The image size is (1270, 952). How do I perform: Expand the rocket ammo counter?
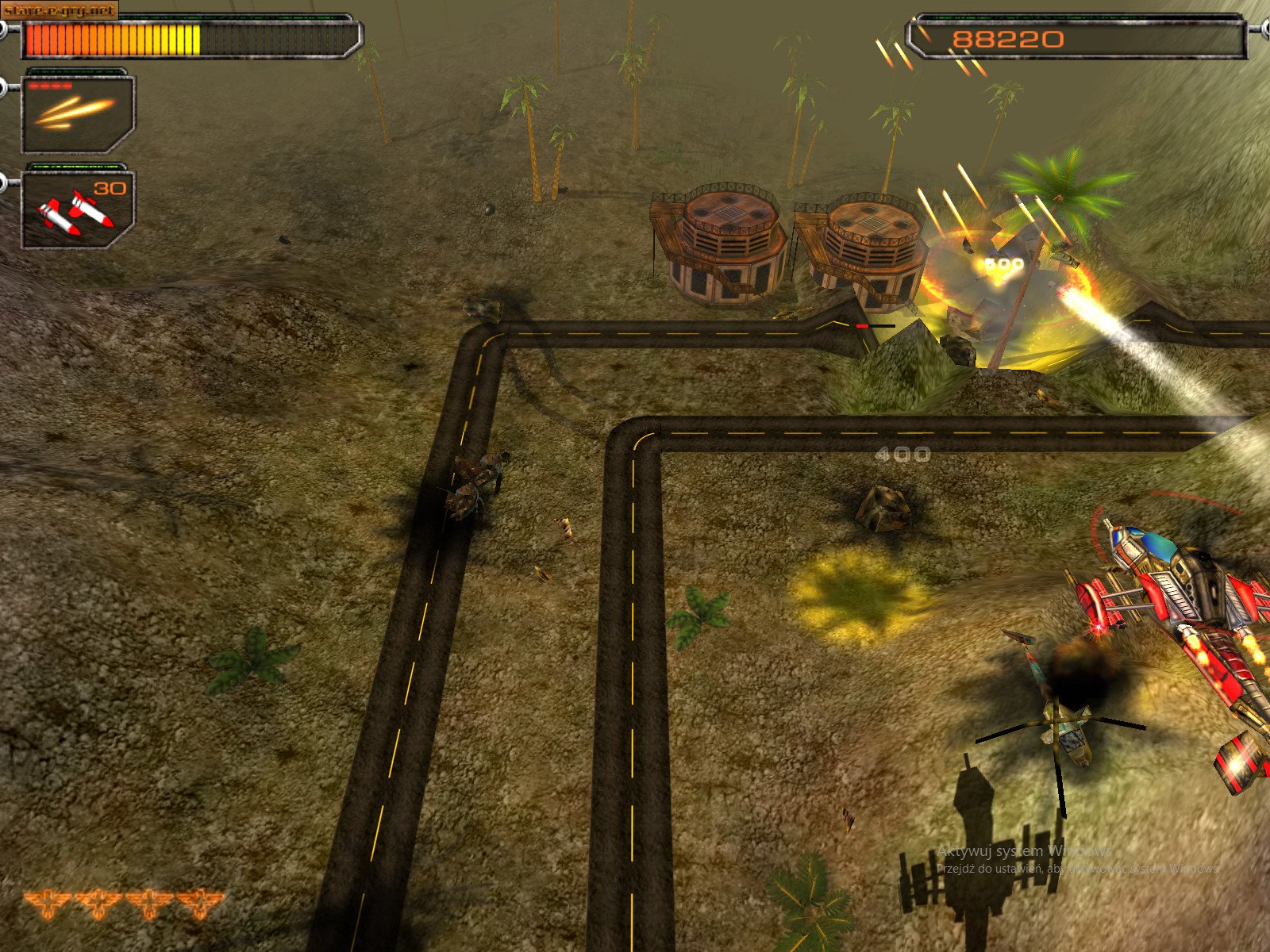click(x=111, y=188)
